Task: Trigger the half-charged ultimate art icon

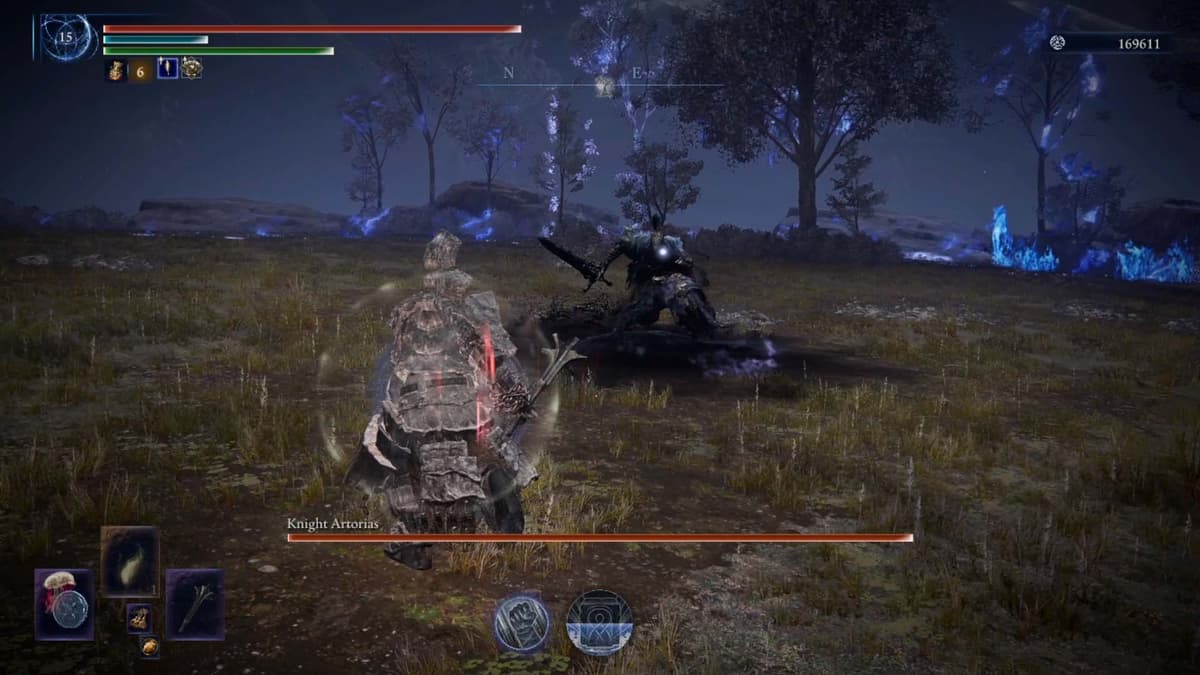Action: 599,623
